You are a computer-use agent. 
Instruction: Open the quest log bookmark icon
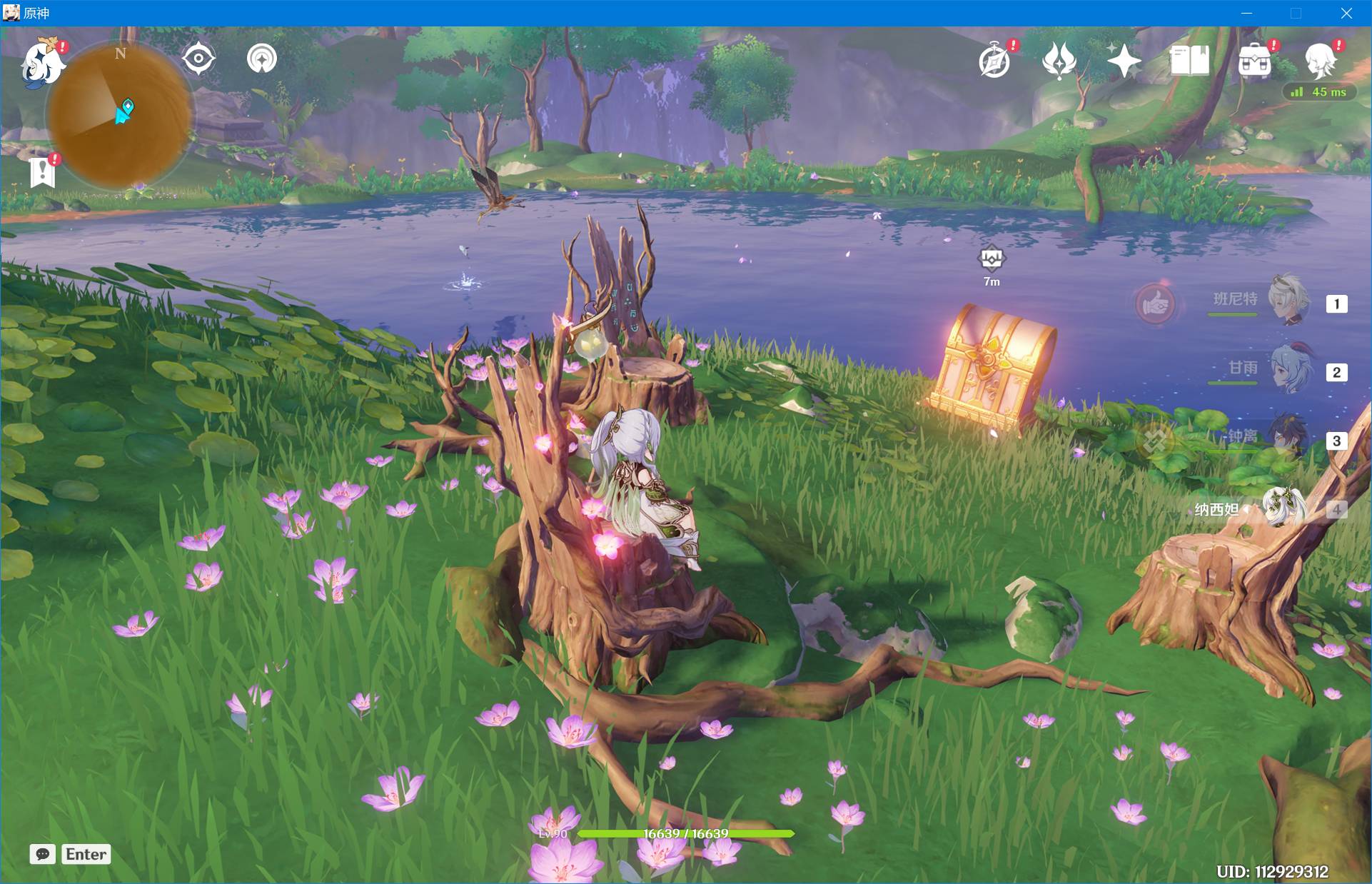pos(43,171)
